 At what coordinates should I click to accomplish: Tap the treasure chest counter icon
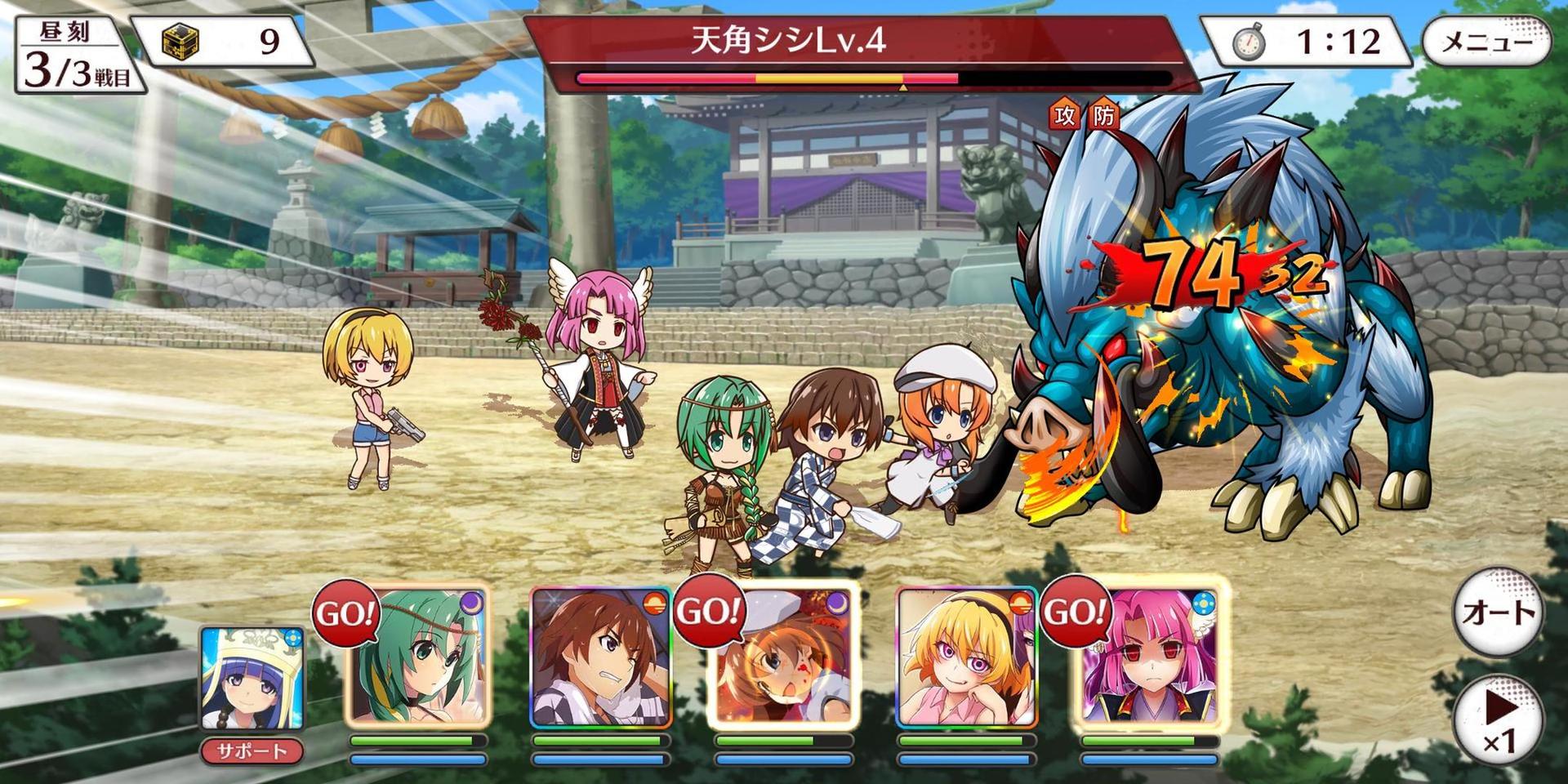181,41
